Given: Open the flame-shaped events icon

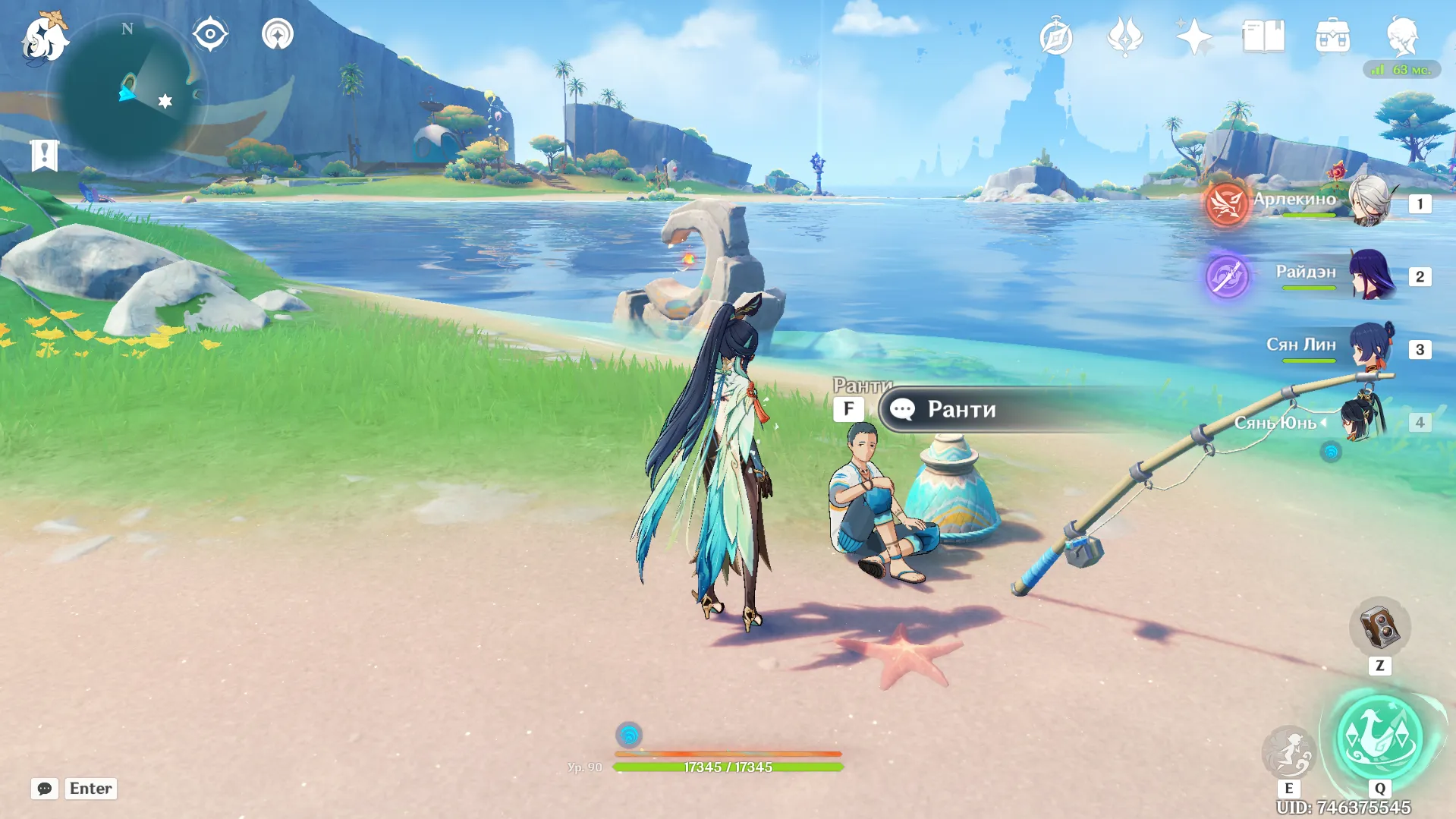Looking at the screenshot, I should click(1124, 36).
